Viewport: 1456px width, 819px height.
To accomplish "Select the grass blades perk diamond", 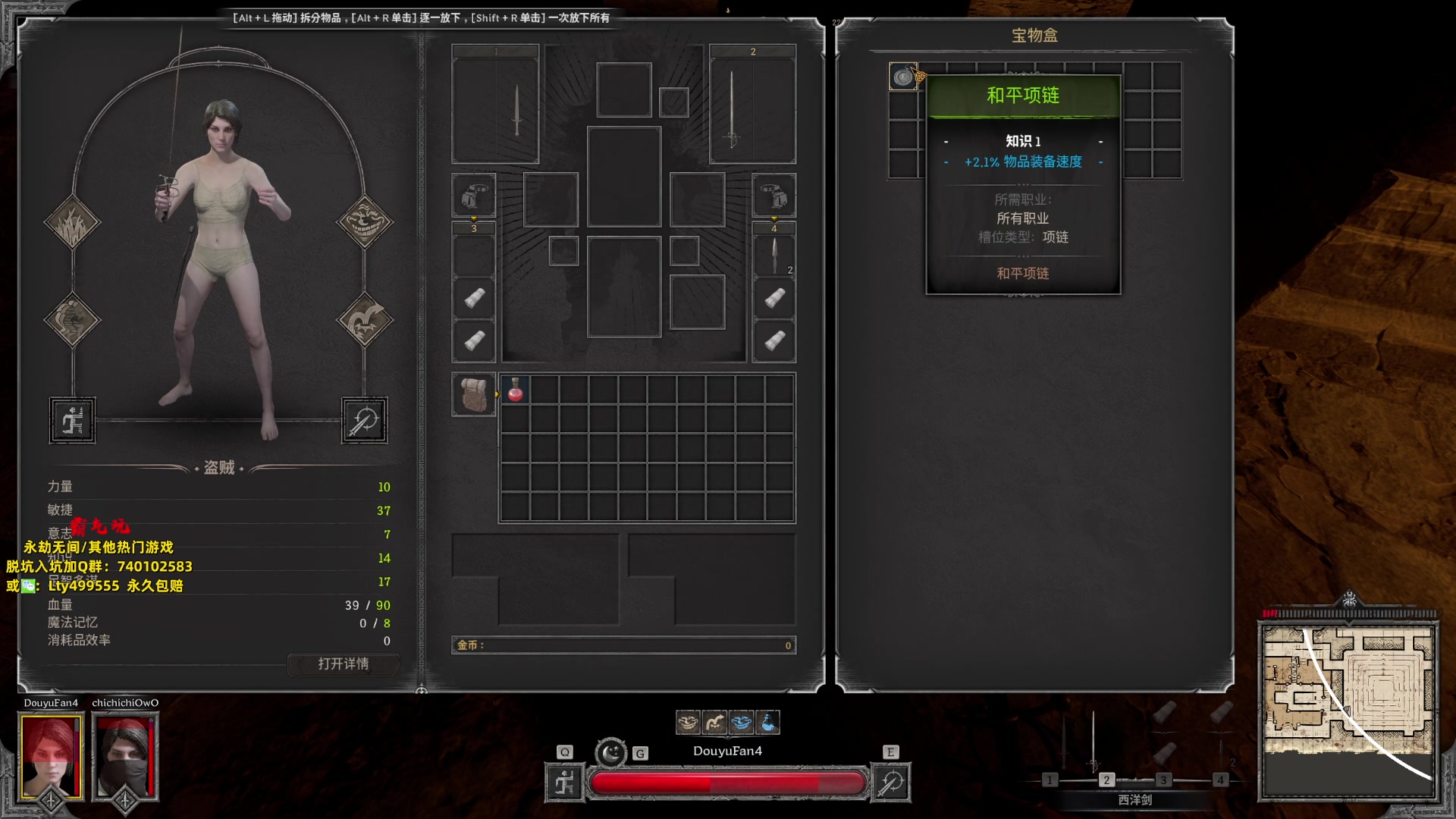I will point(72,223).
